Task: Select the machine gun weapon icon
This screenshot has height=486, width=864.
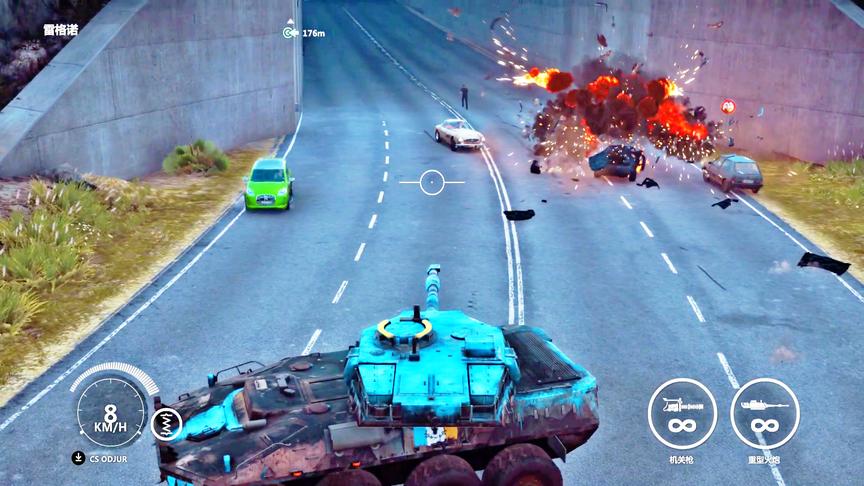Action: 682,413
